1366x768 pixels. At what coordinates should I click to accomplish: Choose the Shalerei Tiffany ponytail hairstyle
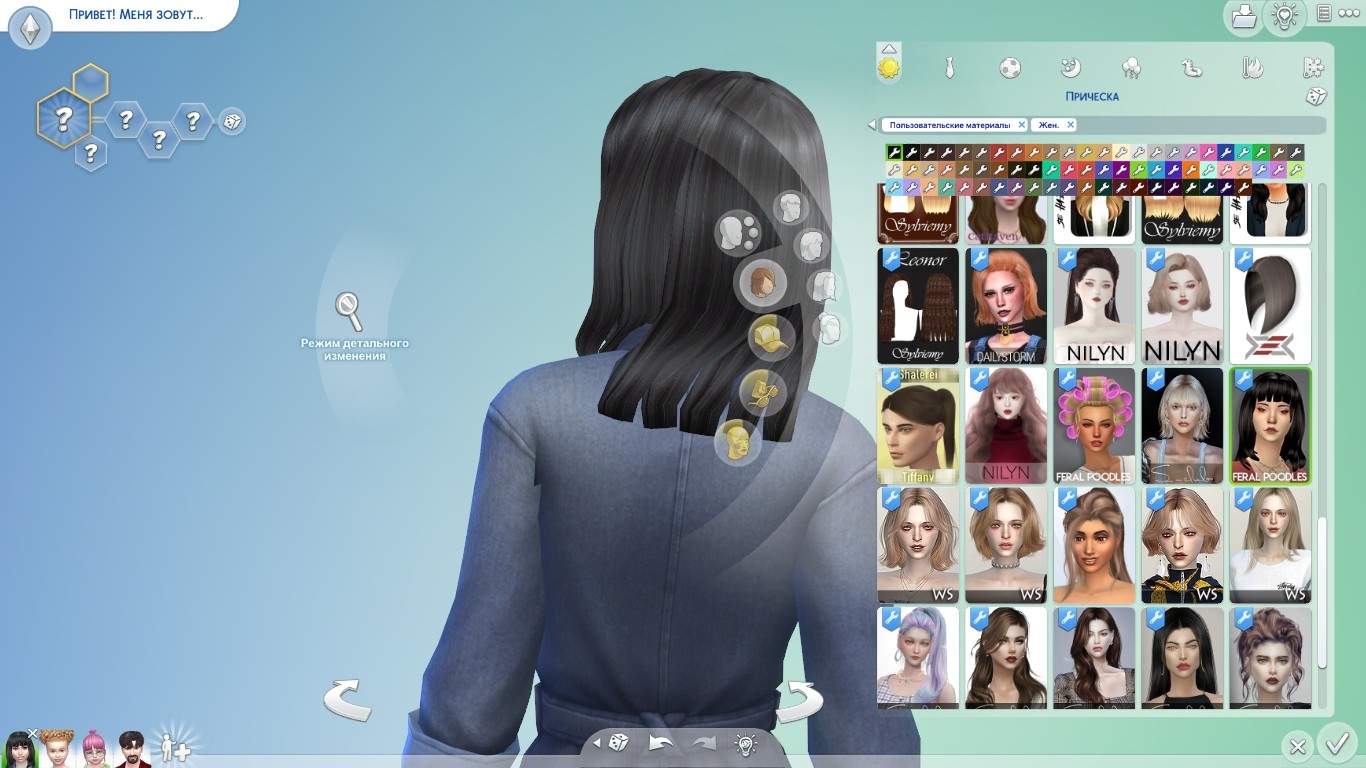(918, 426)
